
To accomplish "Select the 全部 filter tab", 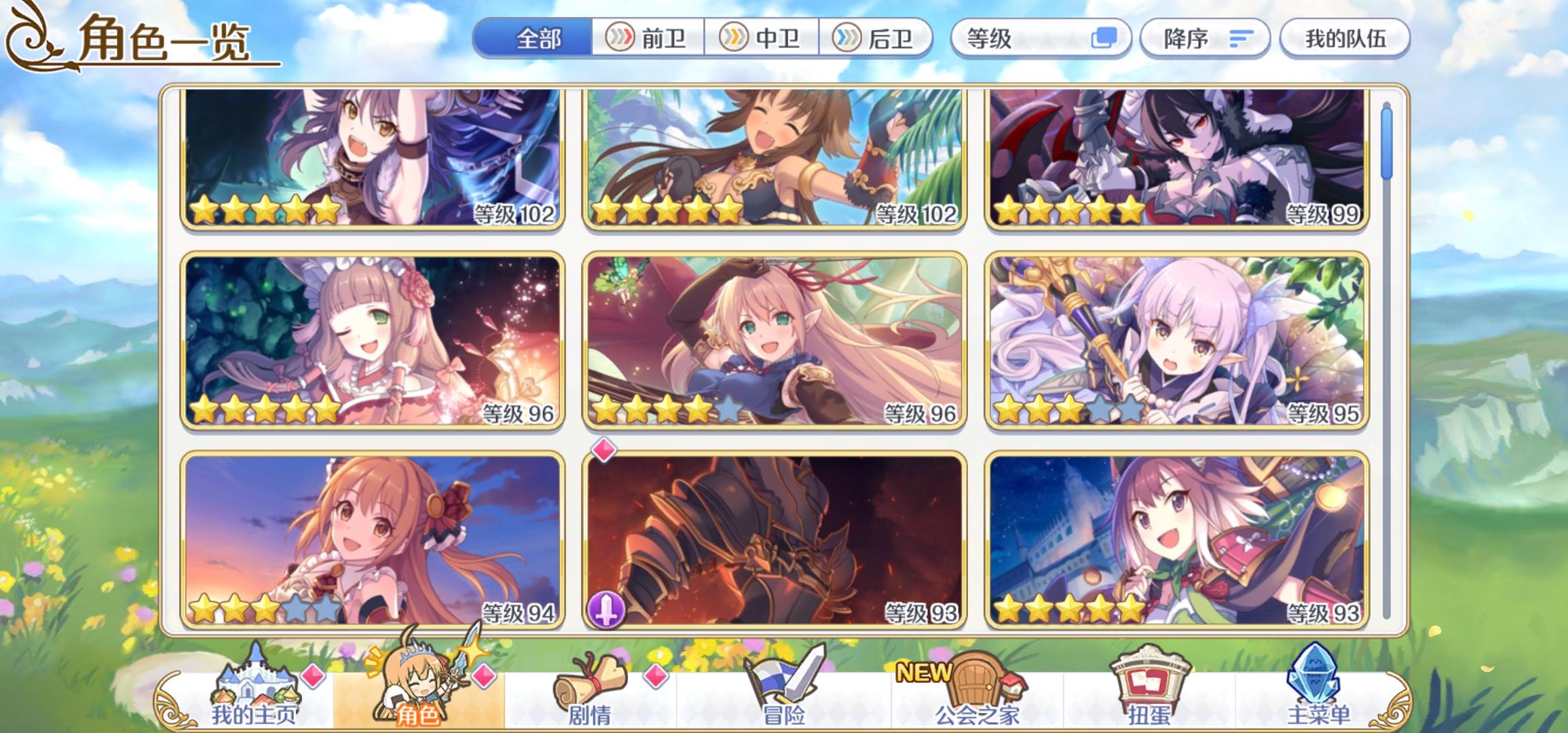I will coord(536,39).
